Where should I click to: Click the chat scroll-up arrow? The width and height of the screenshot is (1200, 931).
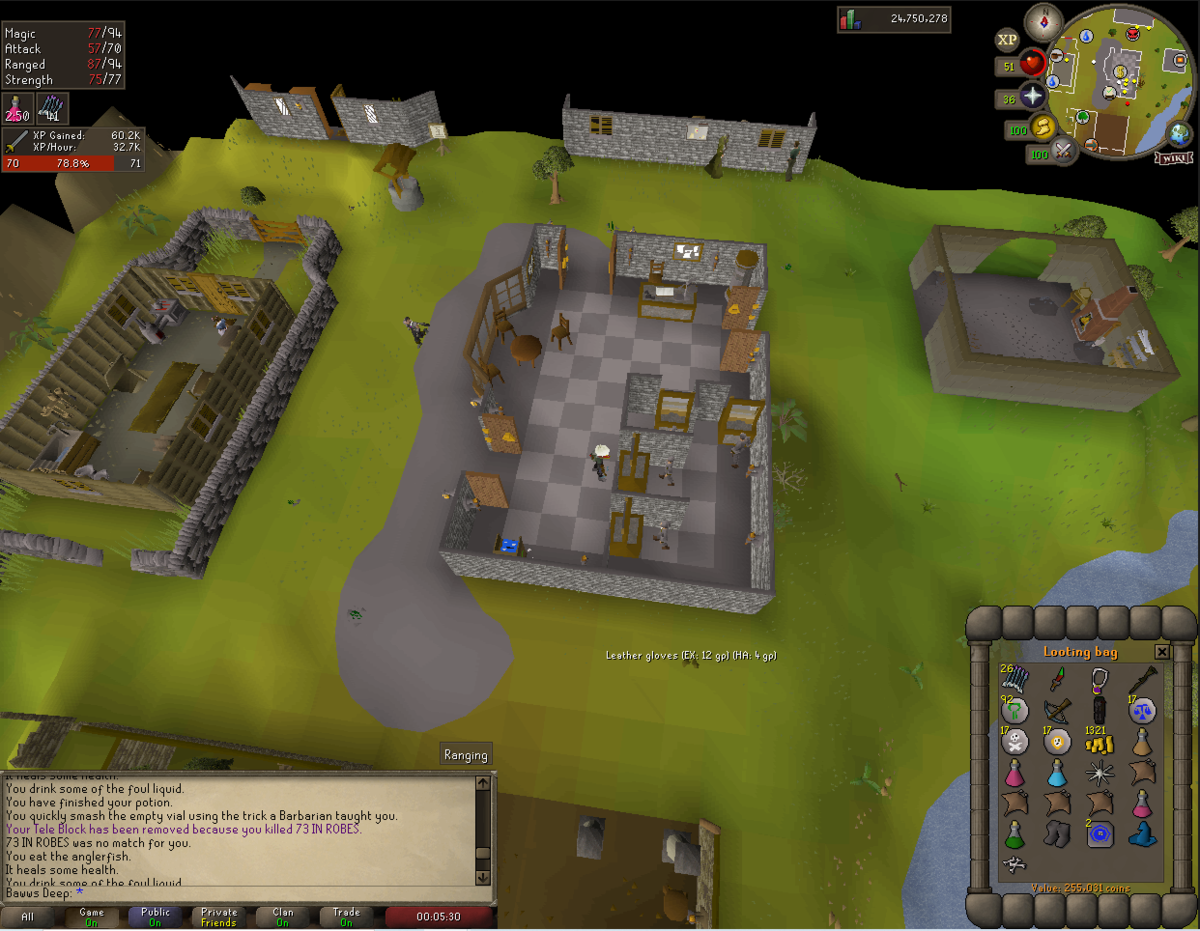coord(483,783)
